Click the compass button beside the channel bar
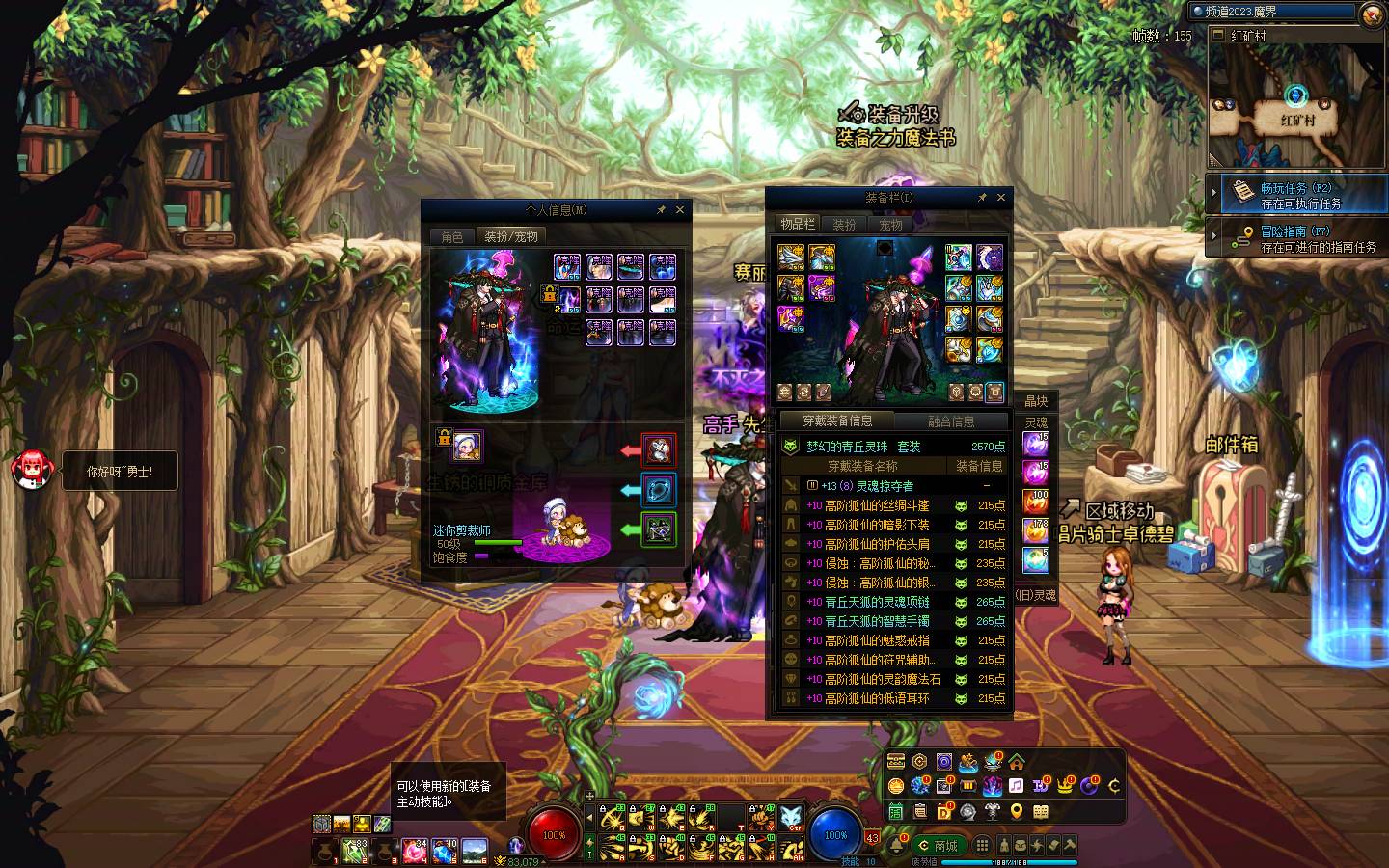Screen dimensions: 1389x868 point(1372,14)
